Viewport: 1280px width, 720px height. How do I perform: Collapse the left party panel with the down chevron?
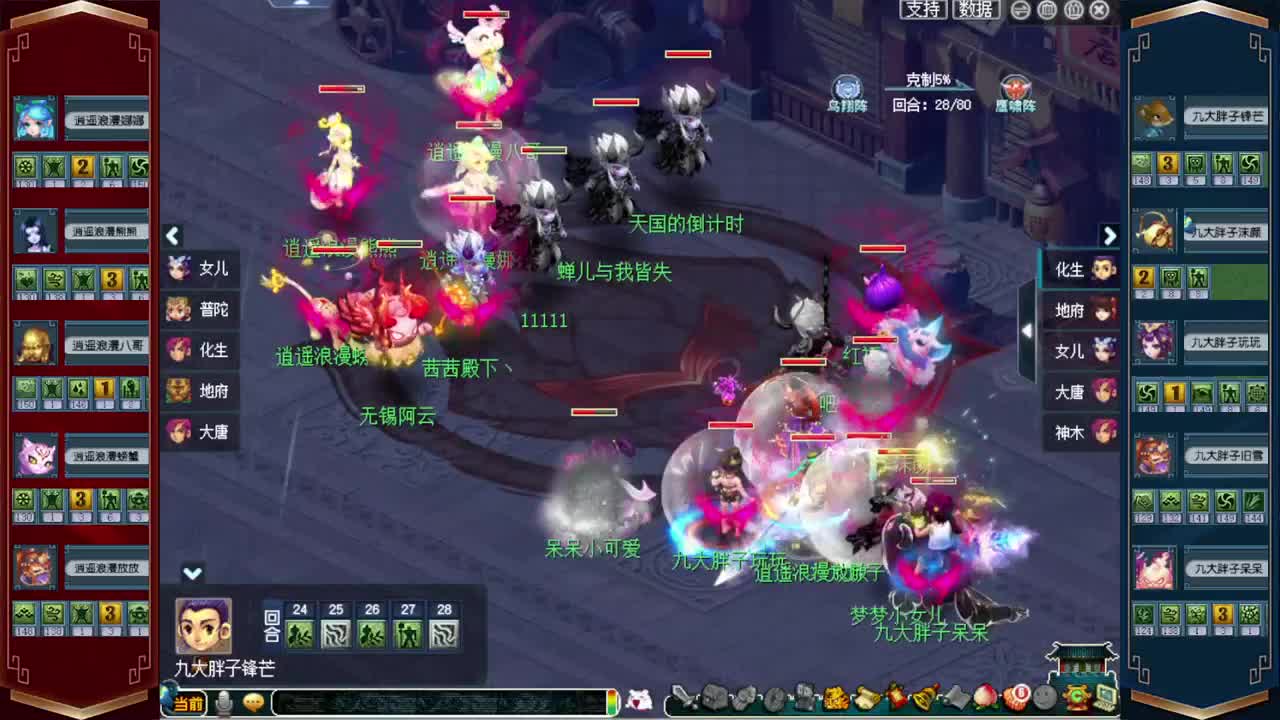tap(192, 574)
